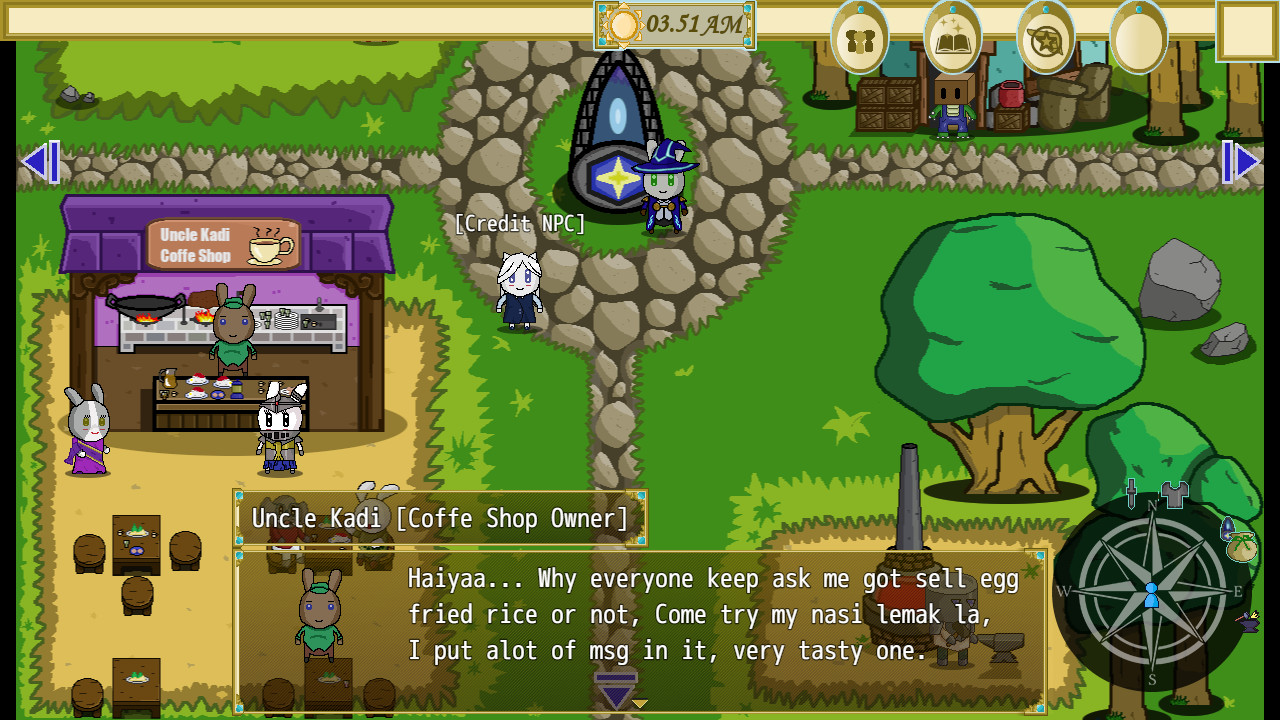The width and height of the screenshot is (1280, 720).
Task: Open the money bag inventory icon
Action: coord(1240,548)
